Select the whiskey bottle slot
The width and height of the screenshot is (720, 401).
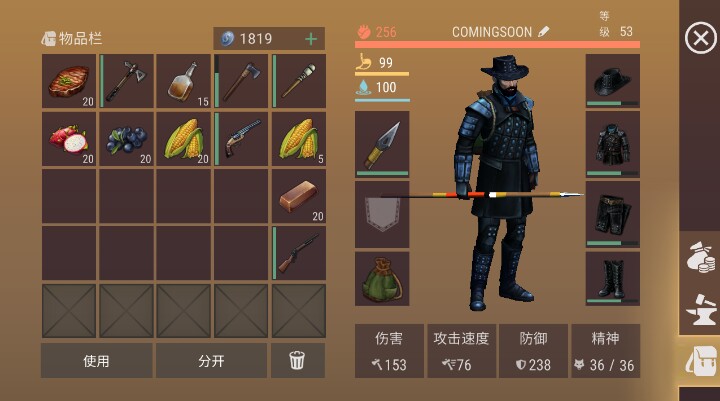click(183, 82)
